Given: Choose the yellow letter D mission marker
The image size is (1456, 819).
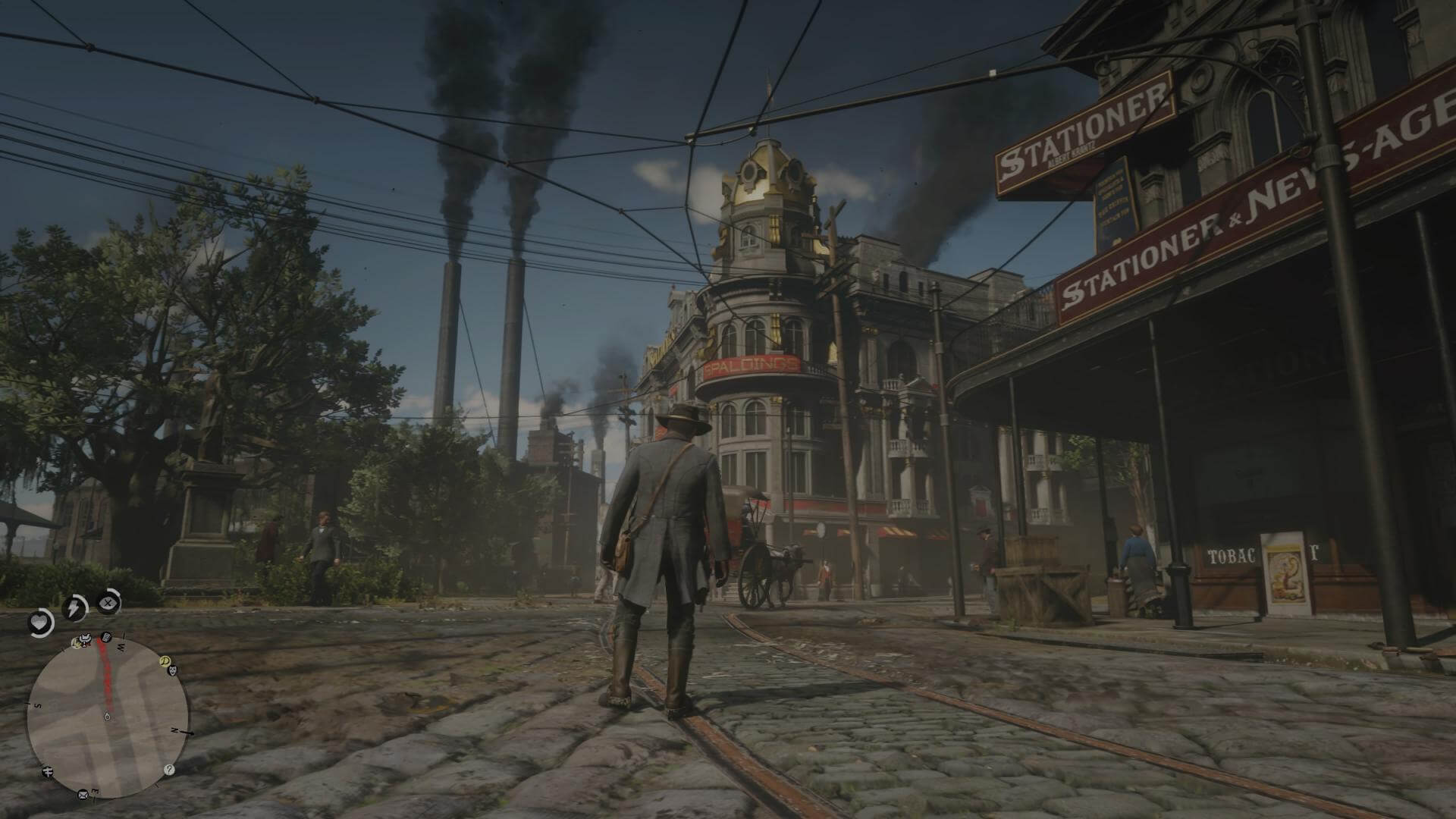Looking at the screenshot, I should point(165,661).
